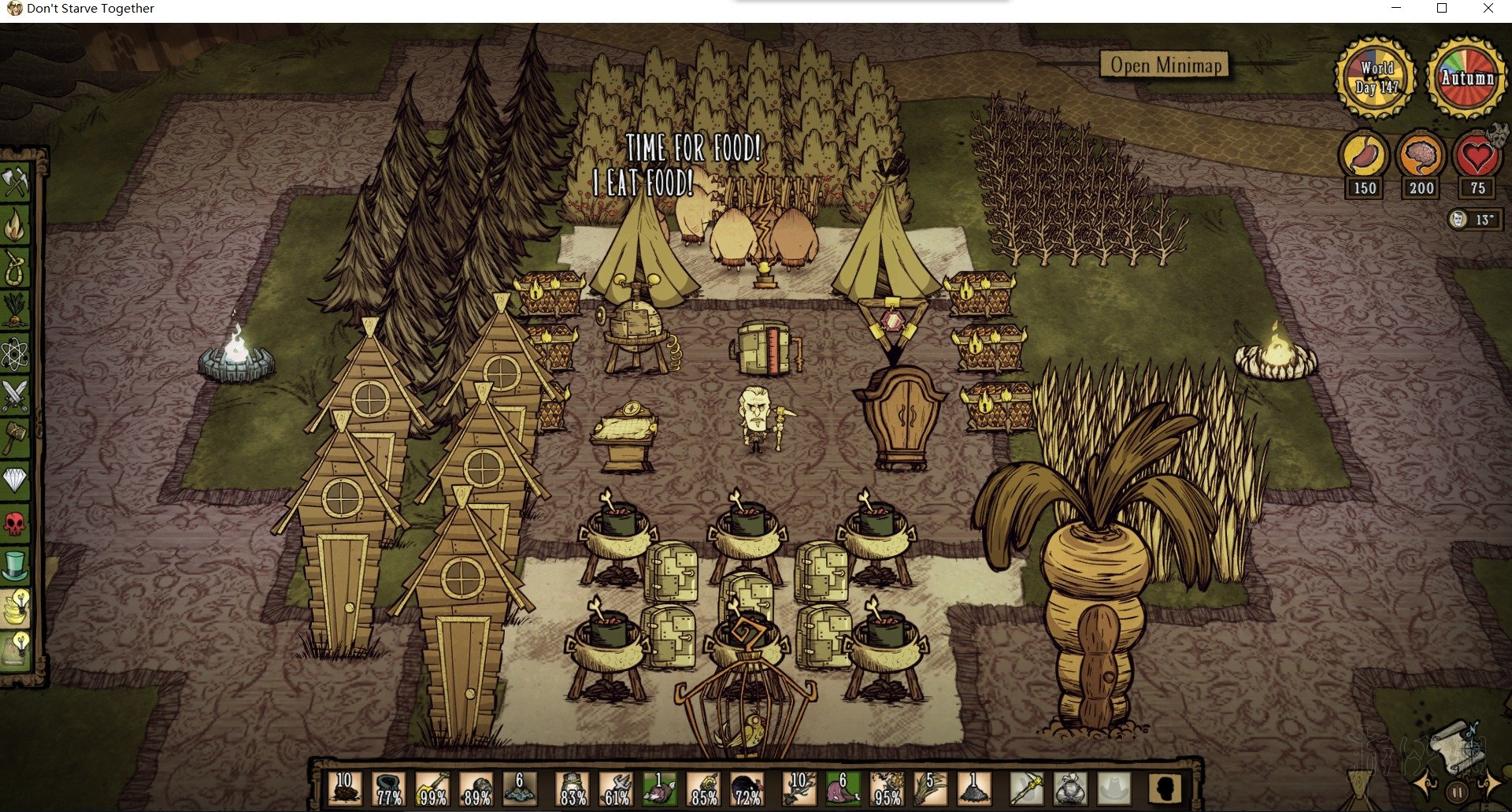Viewport: 1512px width, 812px height.
Task: Switch to the Food farming crafting tab
Action: (x=15, y=311)
